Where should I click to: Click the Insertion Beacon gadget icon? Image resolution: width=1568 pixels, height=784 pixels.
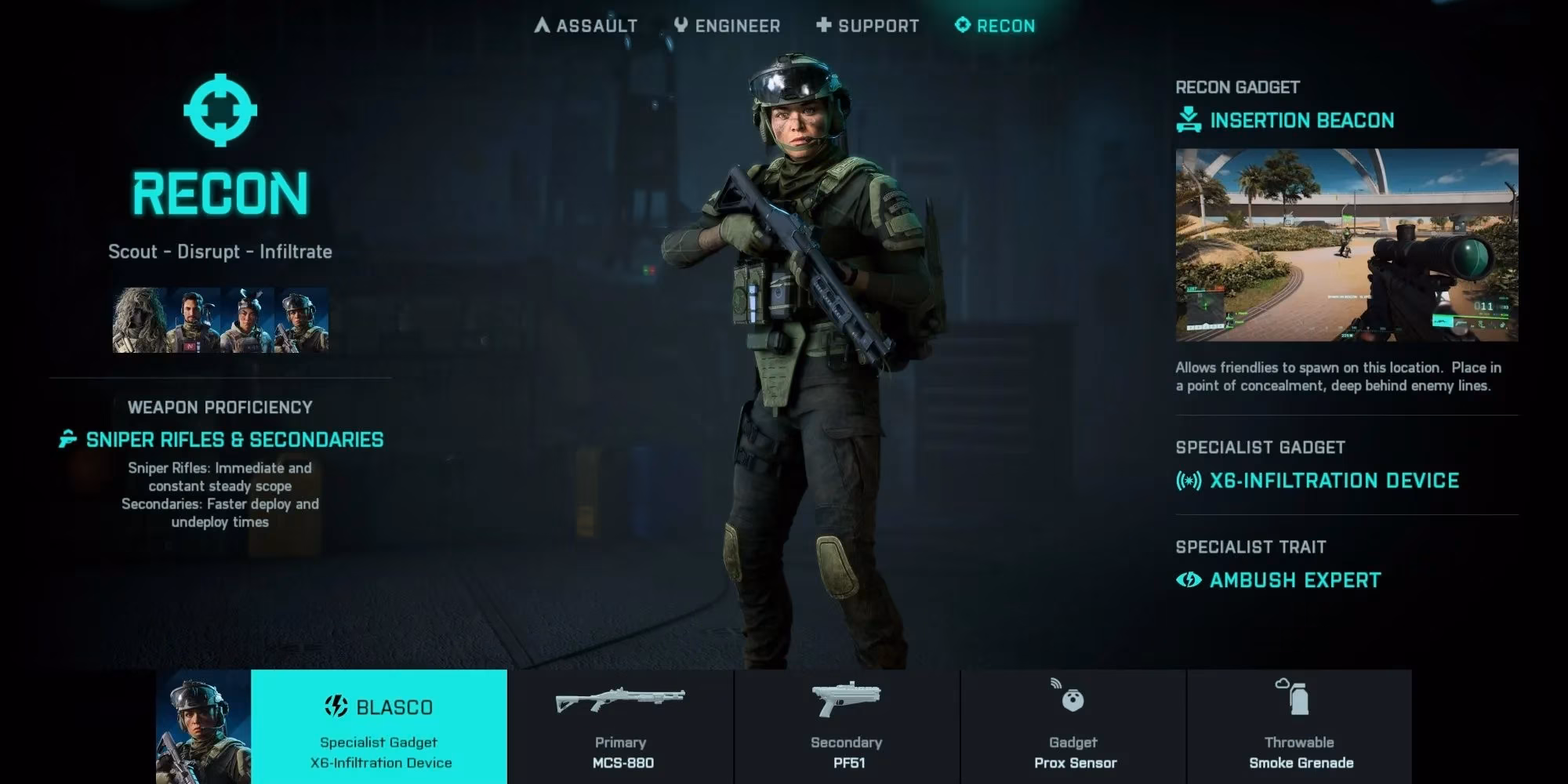1188,120
